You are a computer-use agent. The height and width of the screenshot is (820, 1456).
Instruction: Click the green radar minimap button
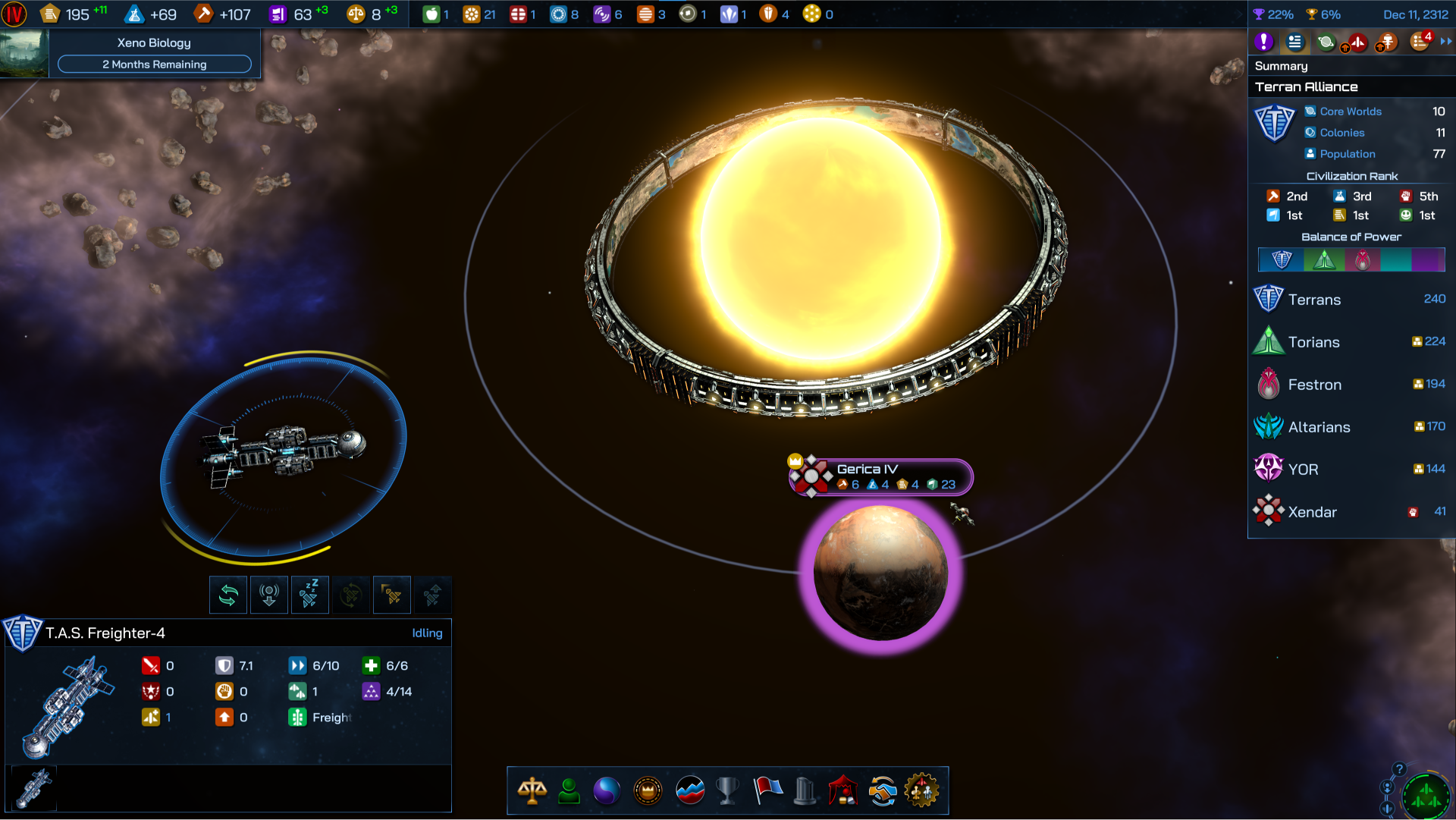click(1426, 795)
